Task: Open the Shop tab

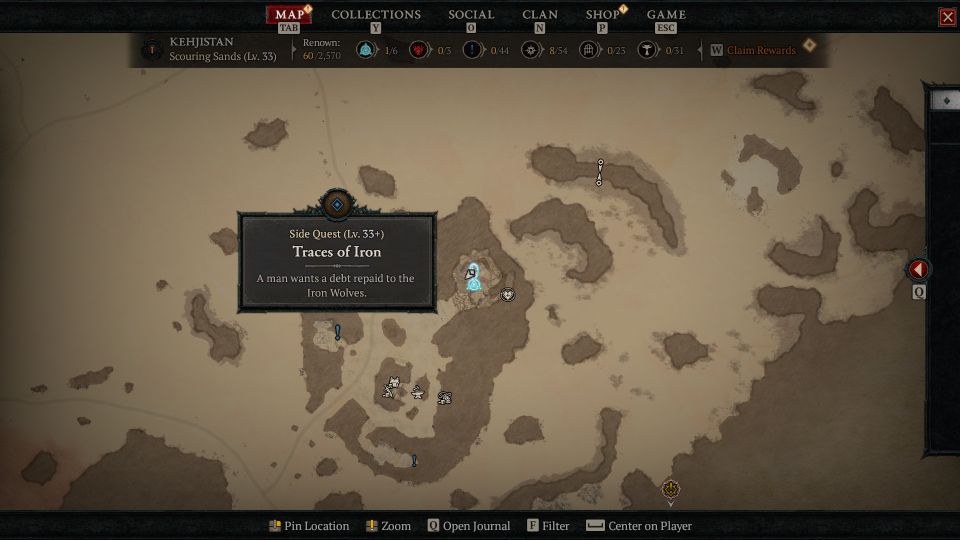Action: coord(602,14)
